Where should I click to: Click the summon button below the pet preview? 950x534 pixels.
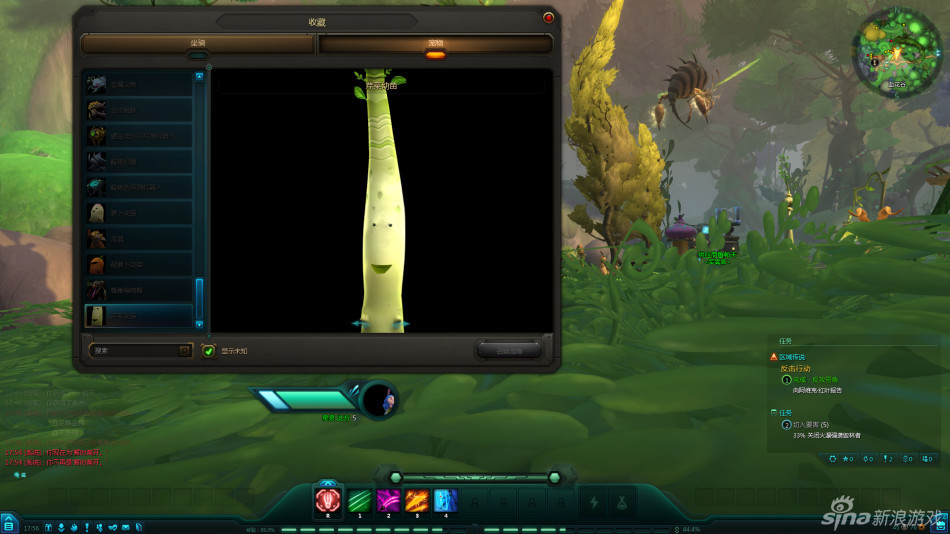[x=508, y=350]
